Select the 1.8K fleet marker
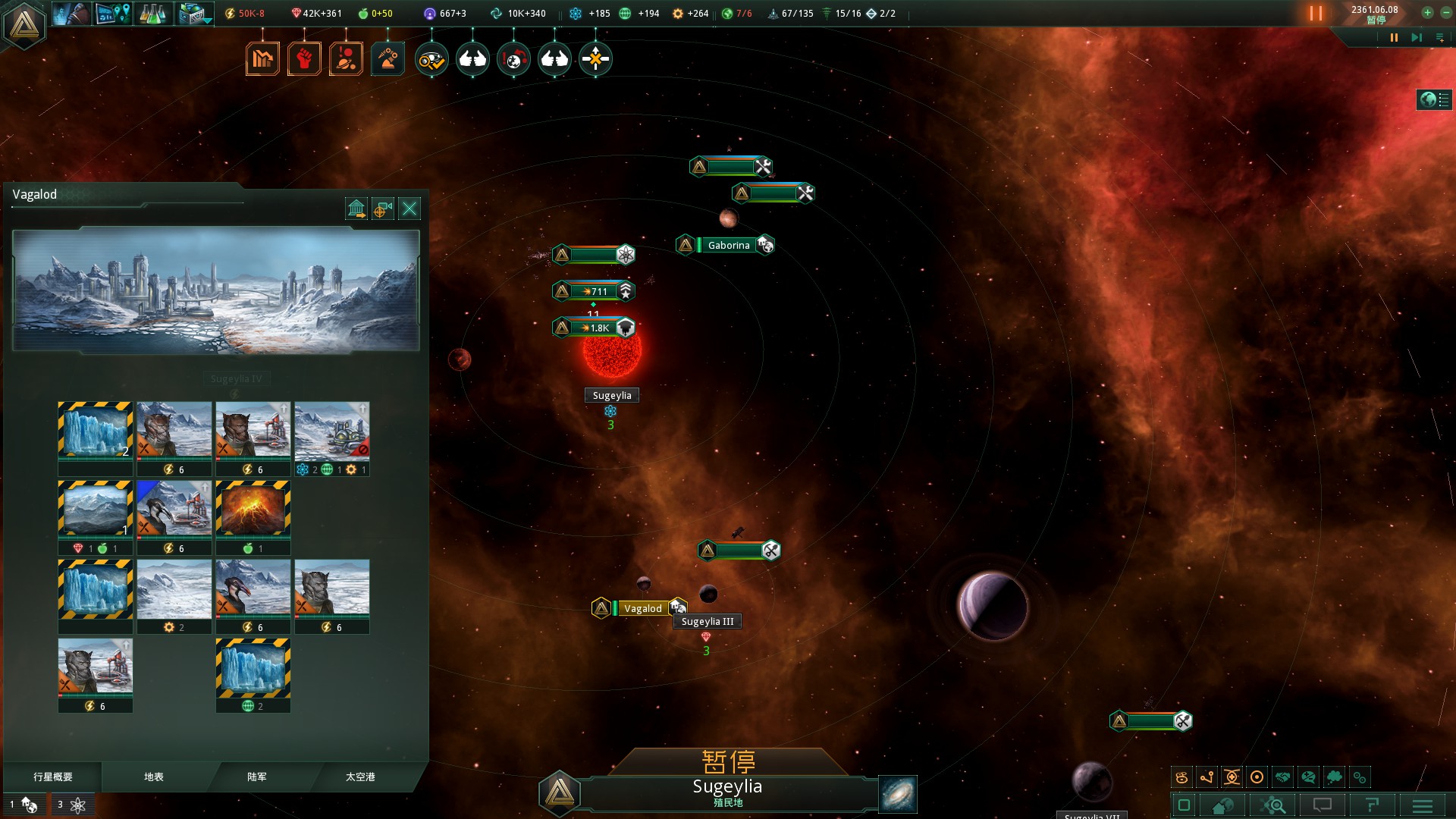This screenshot has width=1456, height=819. tap(594, 328)
